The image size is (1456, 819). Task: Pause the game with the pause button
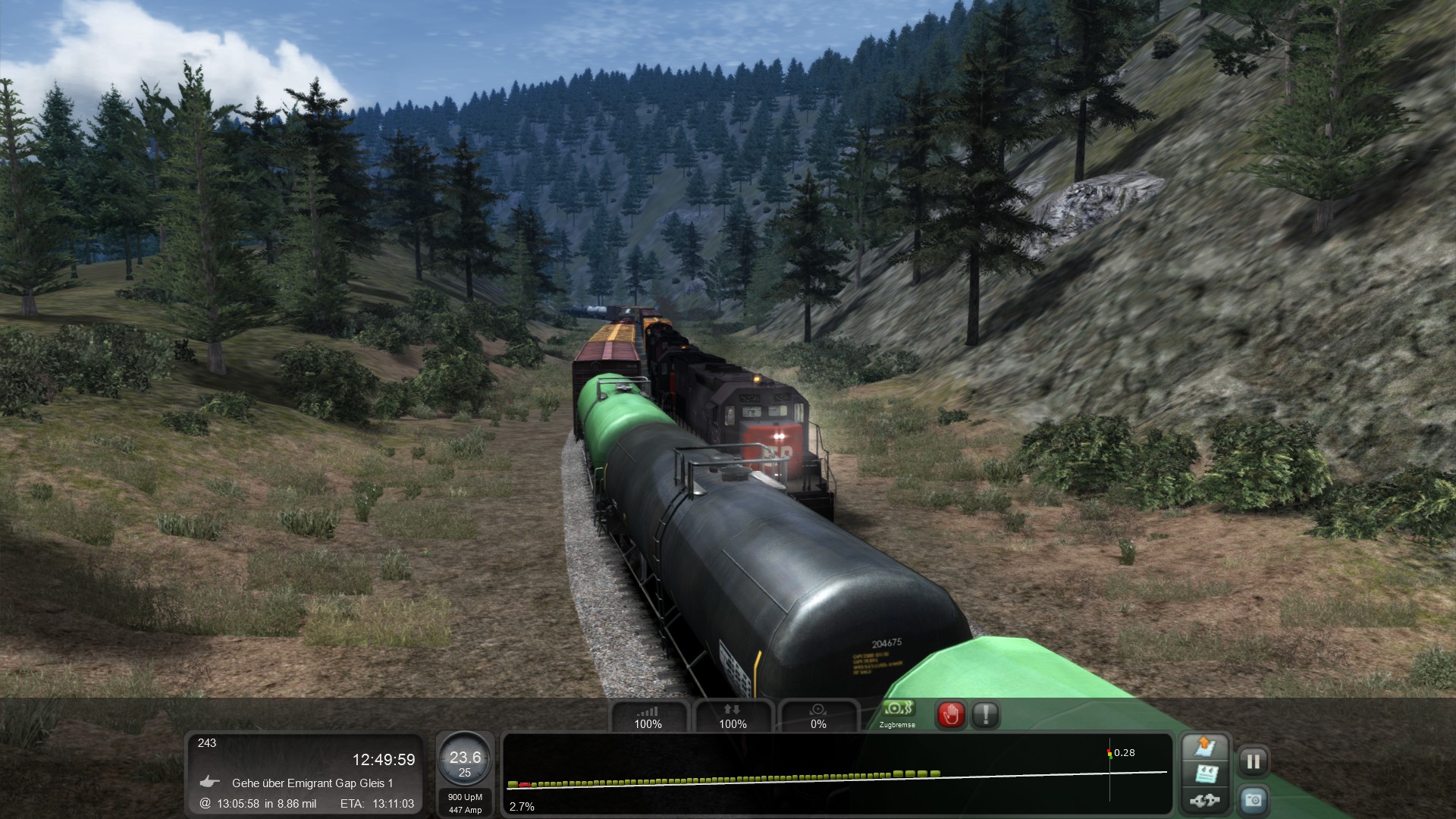pyautogui.click(x=1253, y=761)
